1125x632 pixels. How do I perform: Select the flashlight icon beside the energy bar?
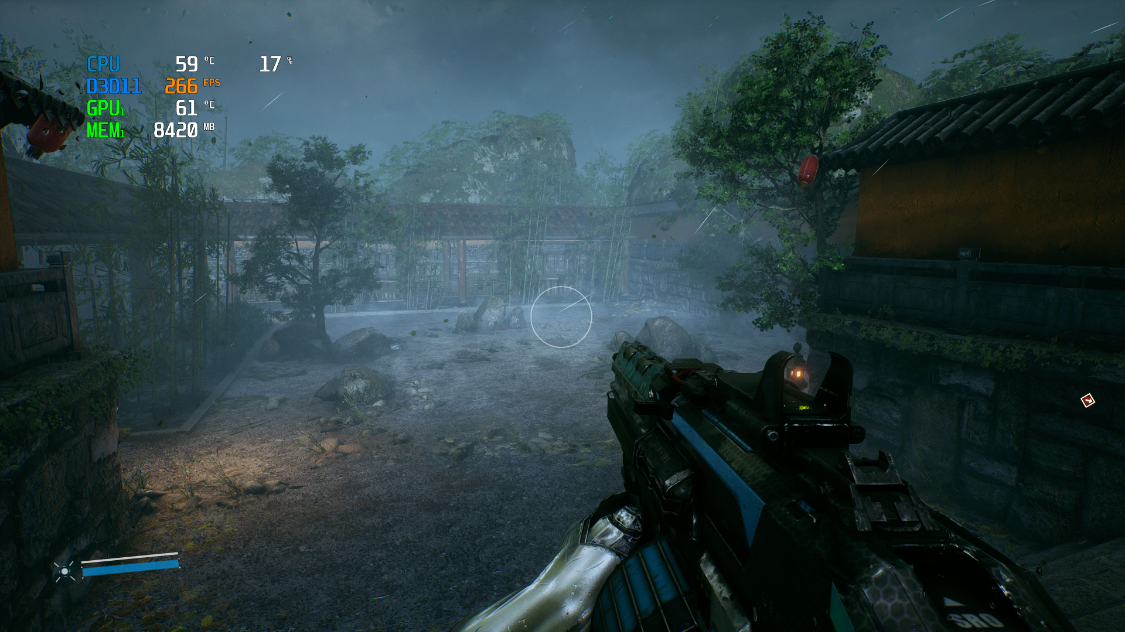[x=65, y=571]
